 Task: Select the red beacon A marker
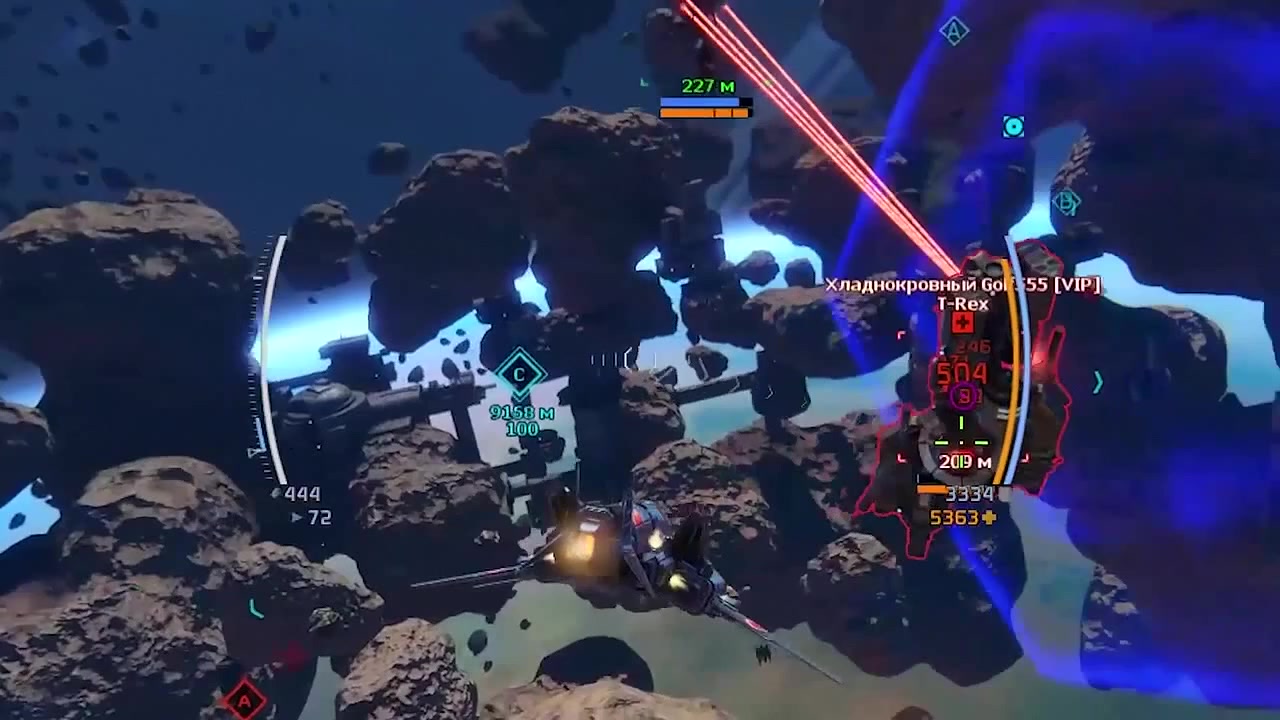tap(244, 701)
